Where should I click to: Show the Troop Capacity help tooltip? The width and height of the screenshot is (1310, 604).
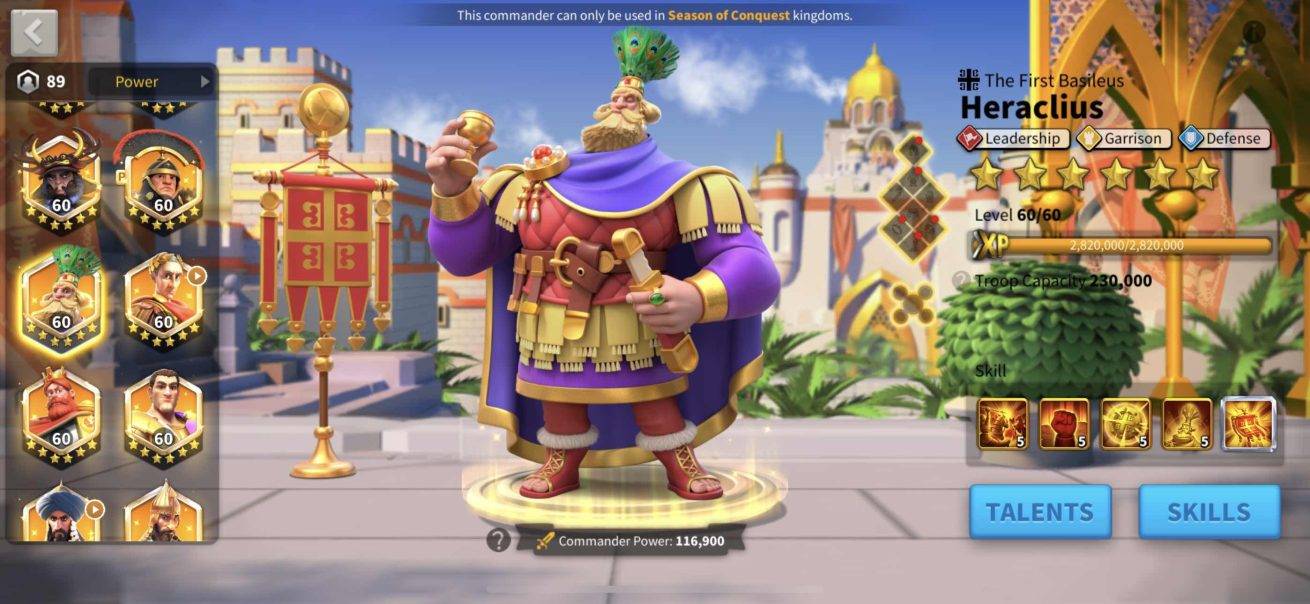[961, 281]
